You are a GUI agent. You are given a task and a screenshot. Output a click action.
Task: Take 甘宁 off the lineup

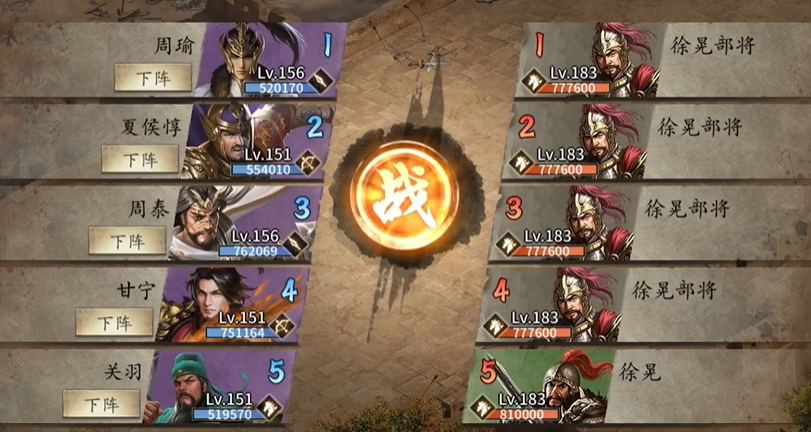(114, 322)
